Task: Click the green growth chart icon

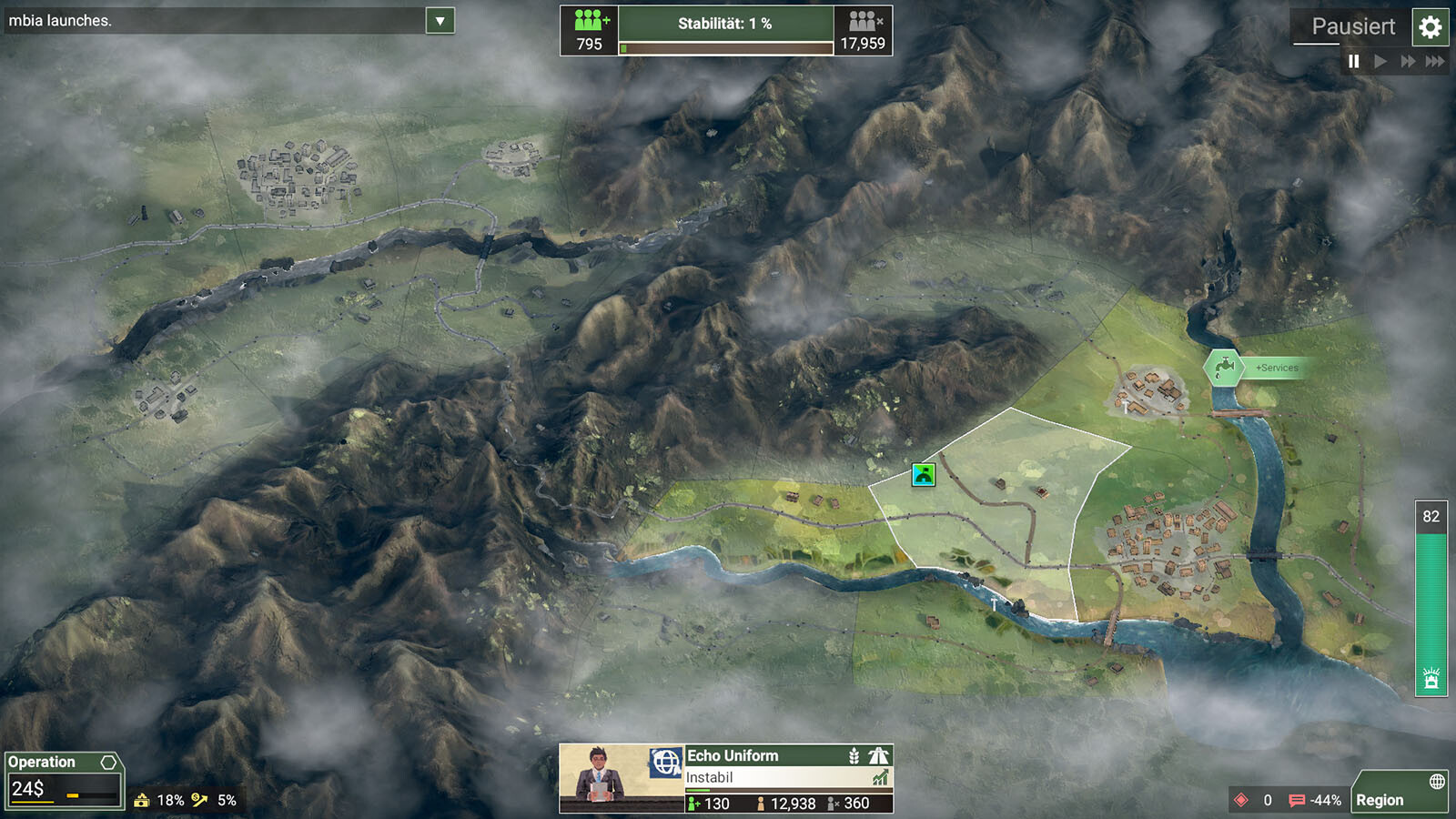Action: pyautogui.click(x=880, y=778)
